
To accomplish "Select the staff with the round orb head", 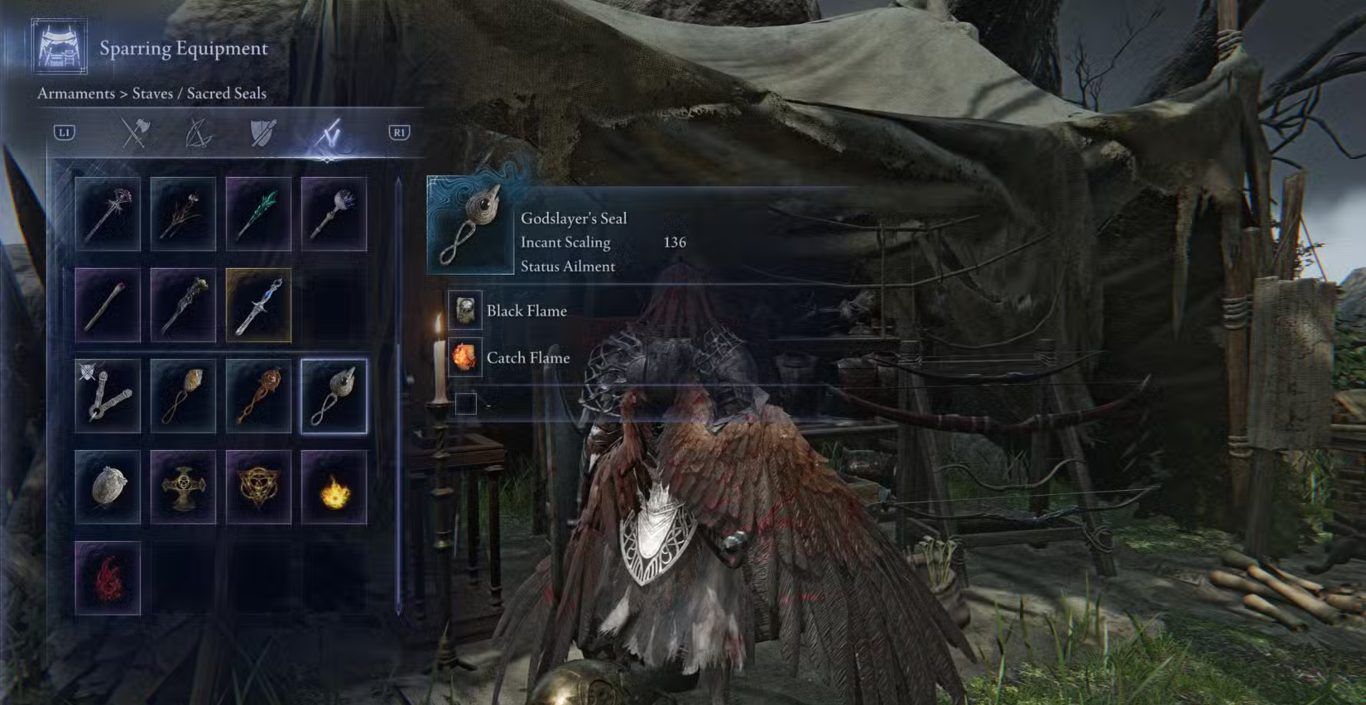I will pyautogui.click(x=334, y=214).
